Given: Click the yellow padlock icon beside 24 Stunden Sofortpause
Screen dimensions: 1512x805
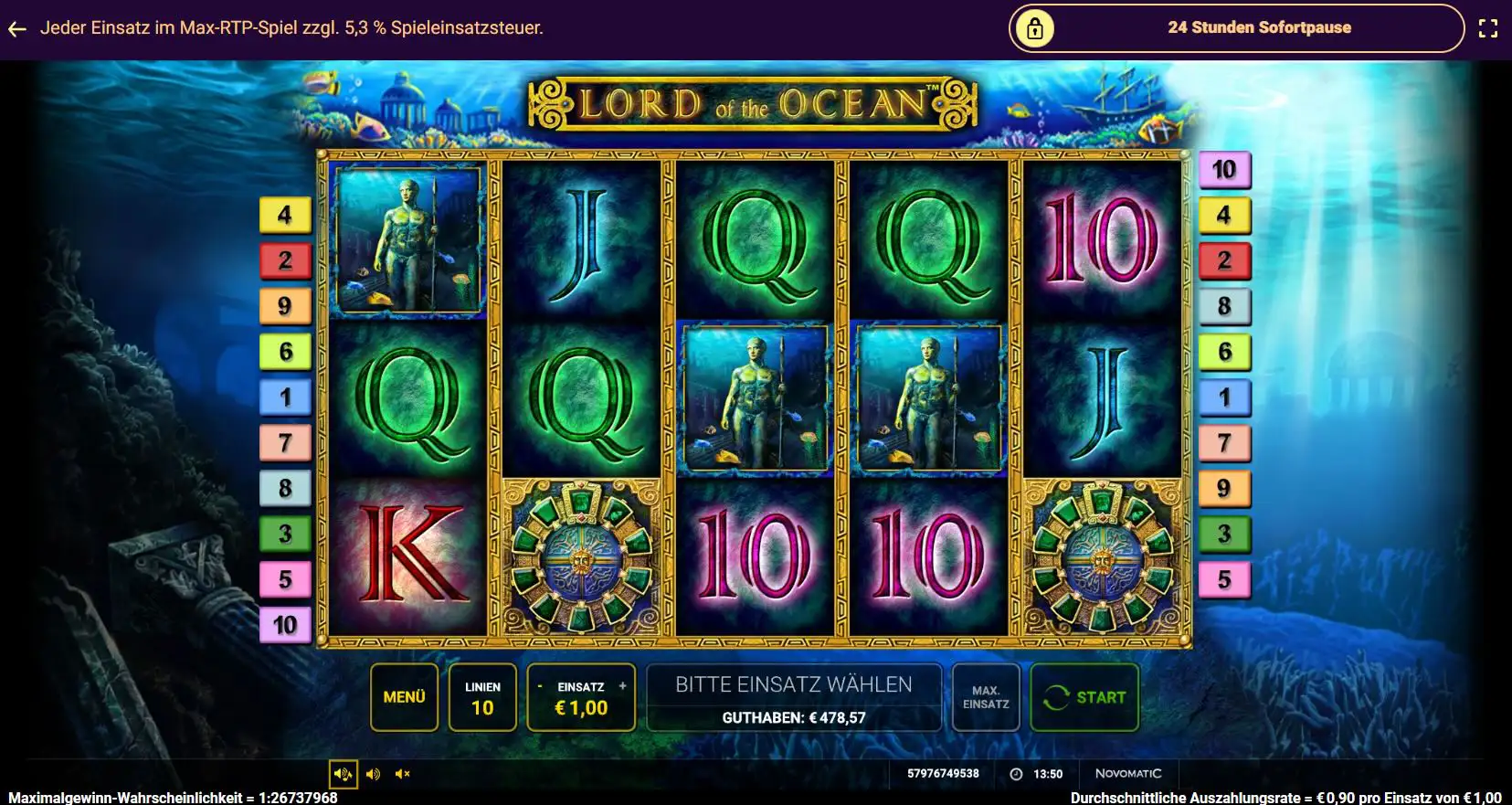Looking at the screenshot, I should tap(1034, 27).
